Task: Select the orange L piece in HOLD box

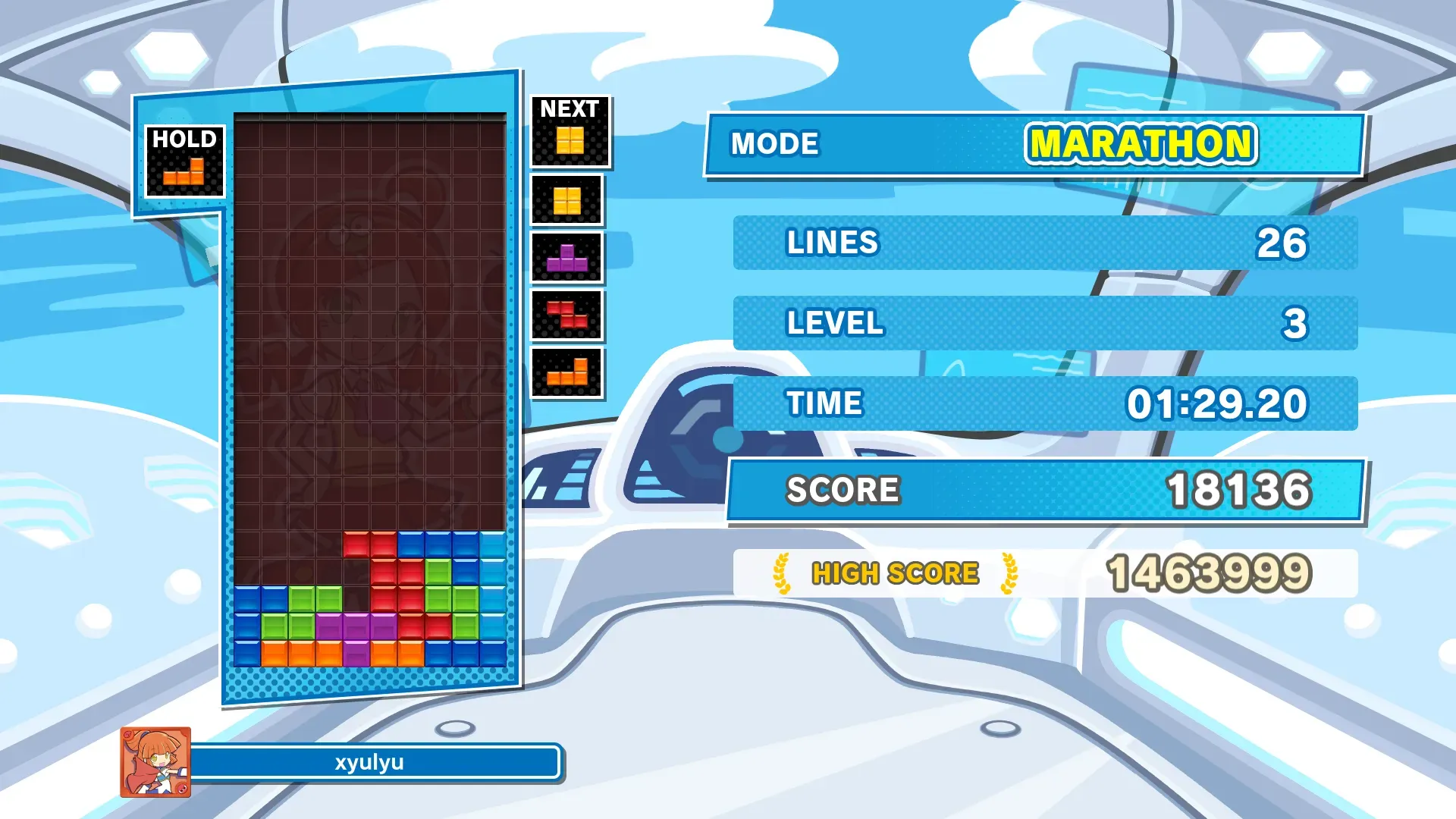Action: point(184,172)
